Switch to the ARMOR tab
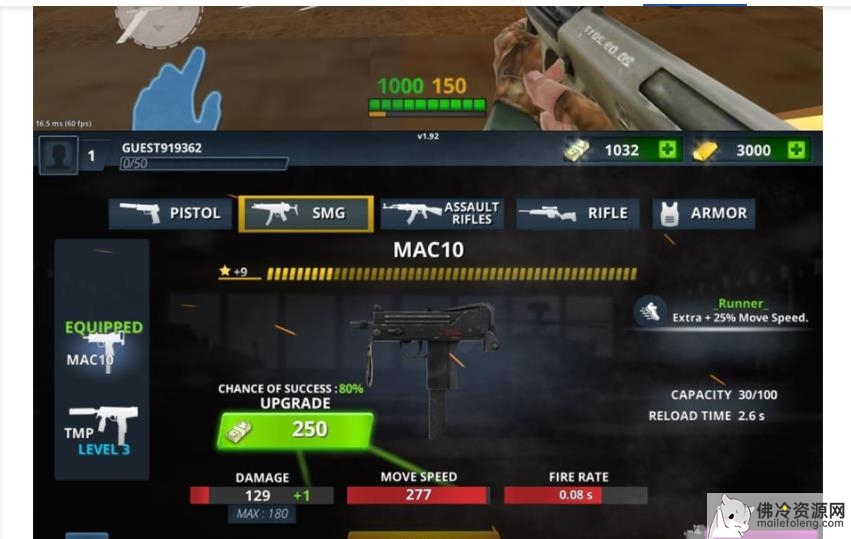The image size is (851, 539). point(703,213)
